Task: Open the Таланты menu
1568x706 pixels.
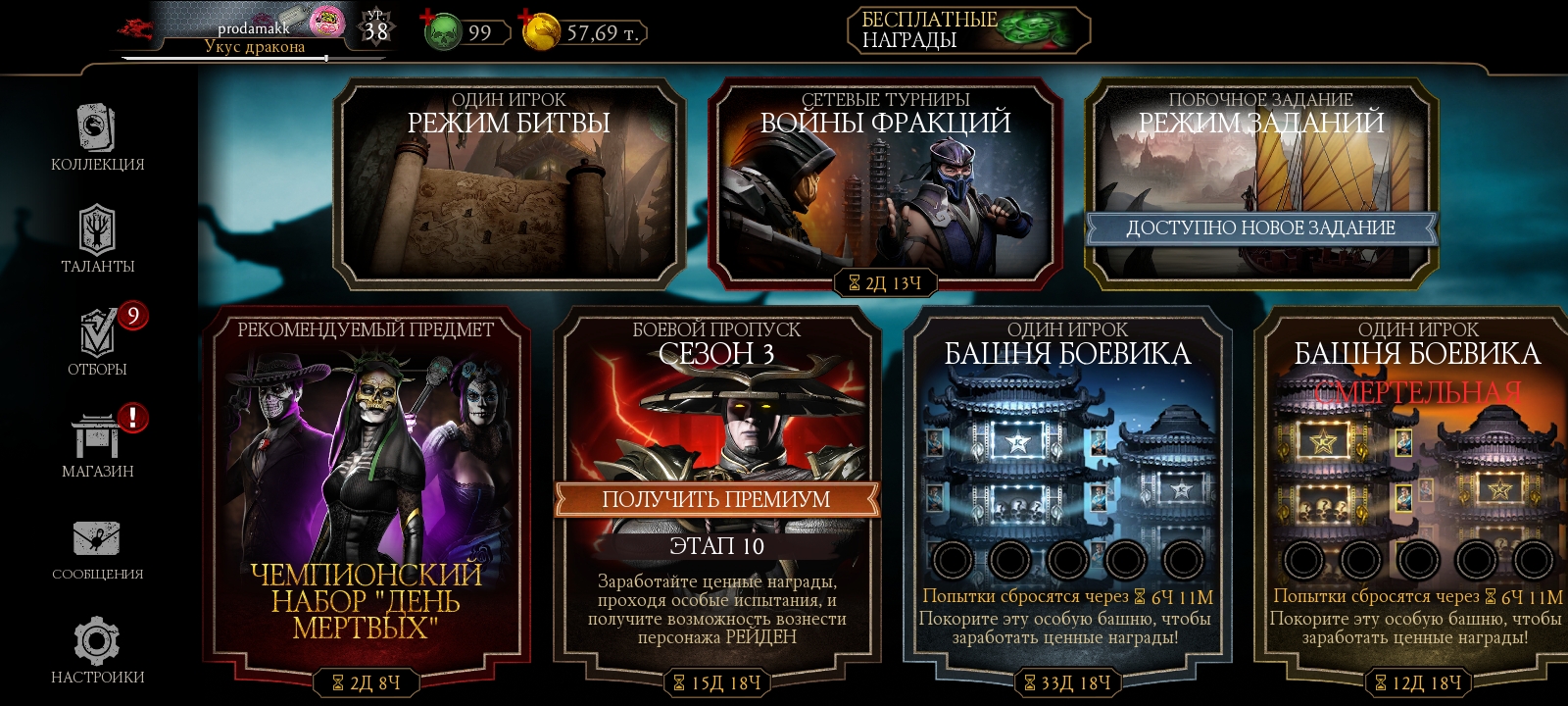Action: point(97,240)
